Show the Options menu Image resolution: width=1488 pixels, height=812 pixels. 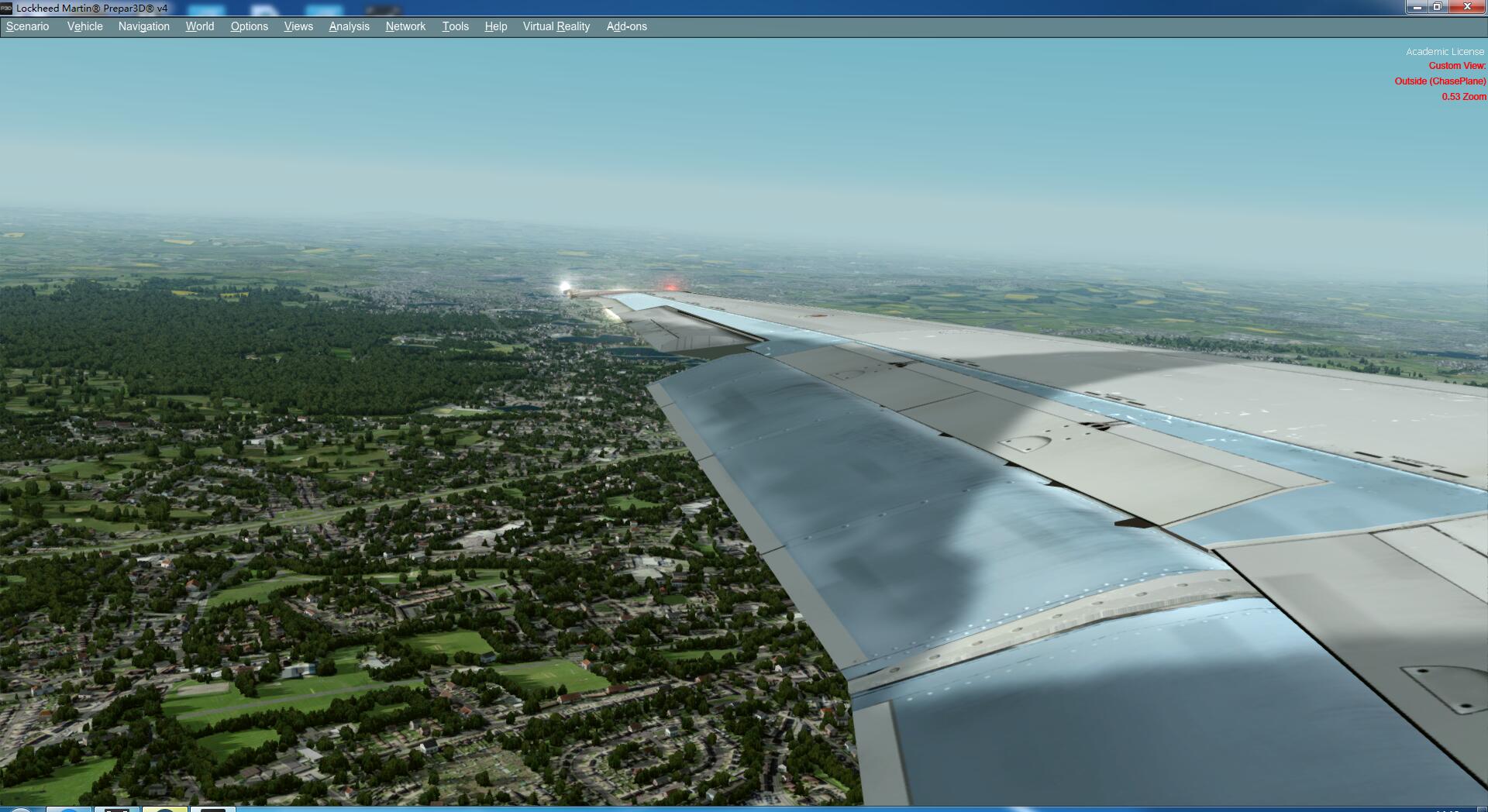click(249, 26)
